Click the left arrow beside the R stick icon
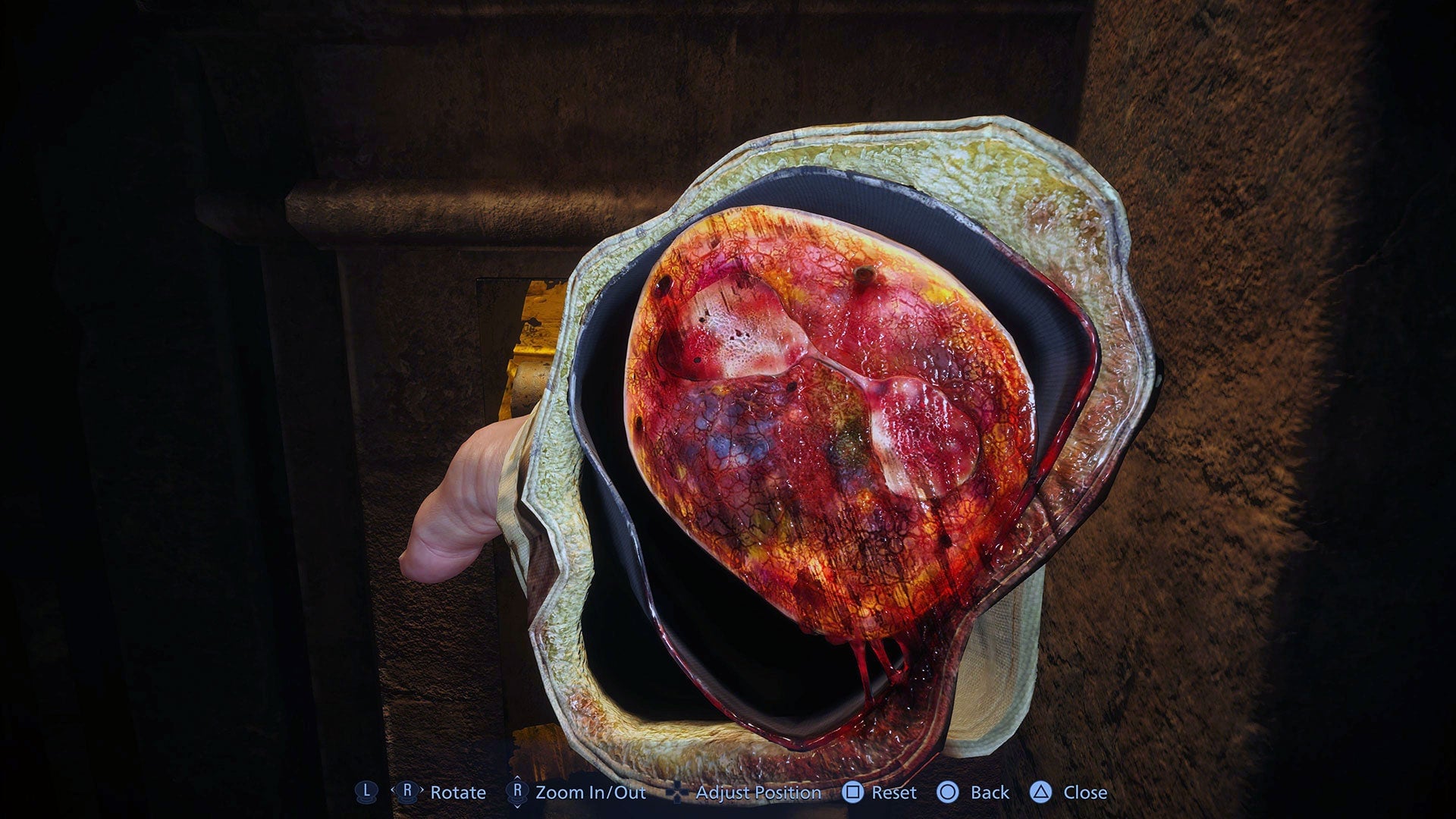The width and height of the screenshot is (1456, 819). (x=392, y=792)
